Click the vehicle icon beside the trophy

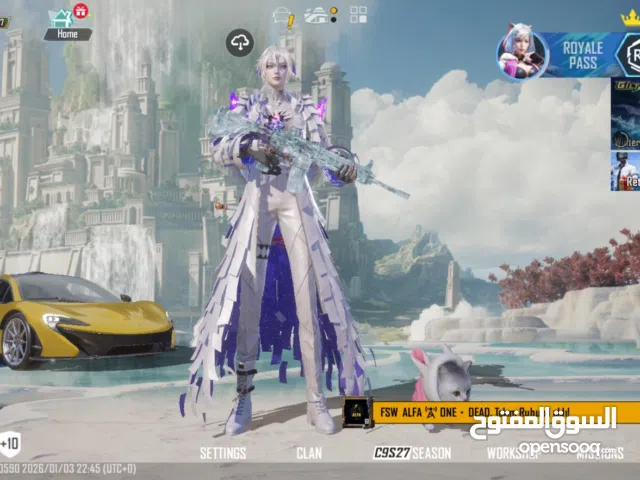320,15
